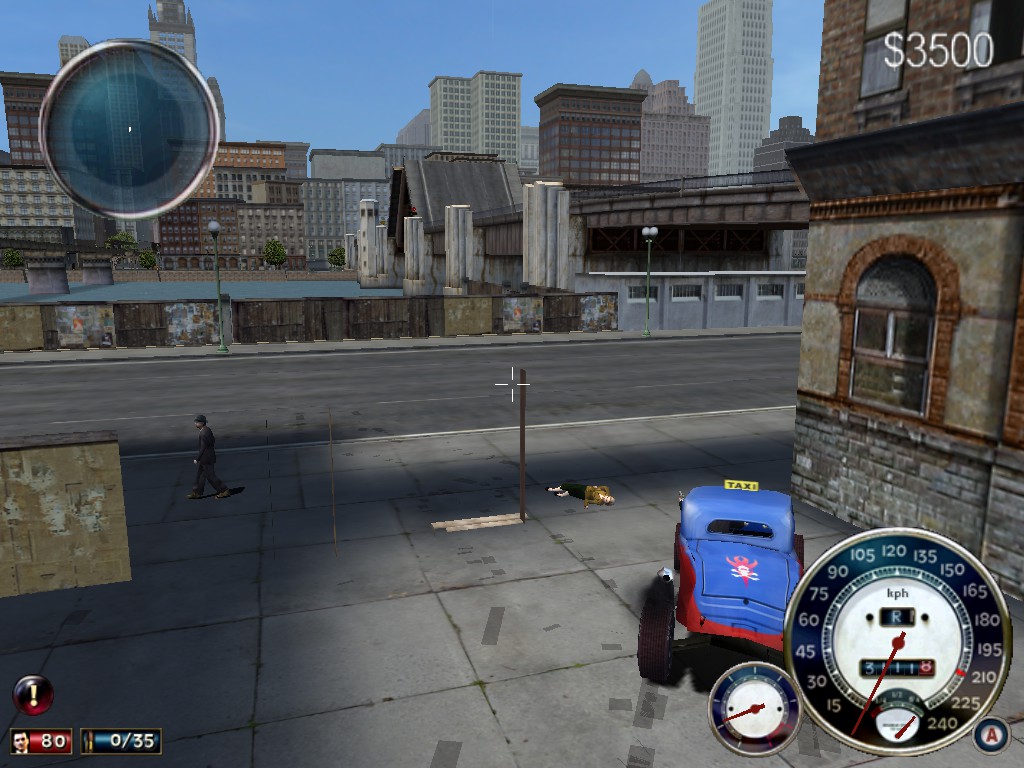Click the circular radar minimap

pos(129,129)
